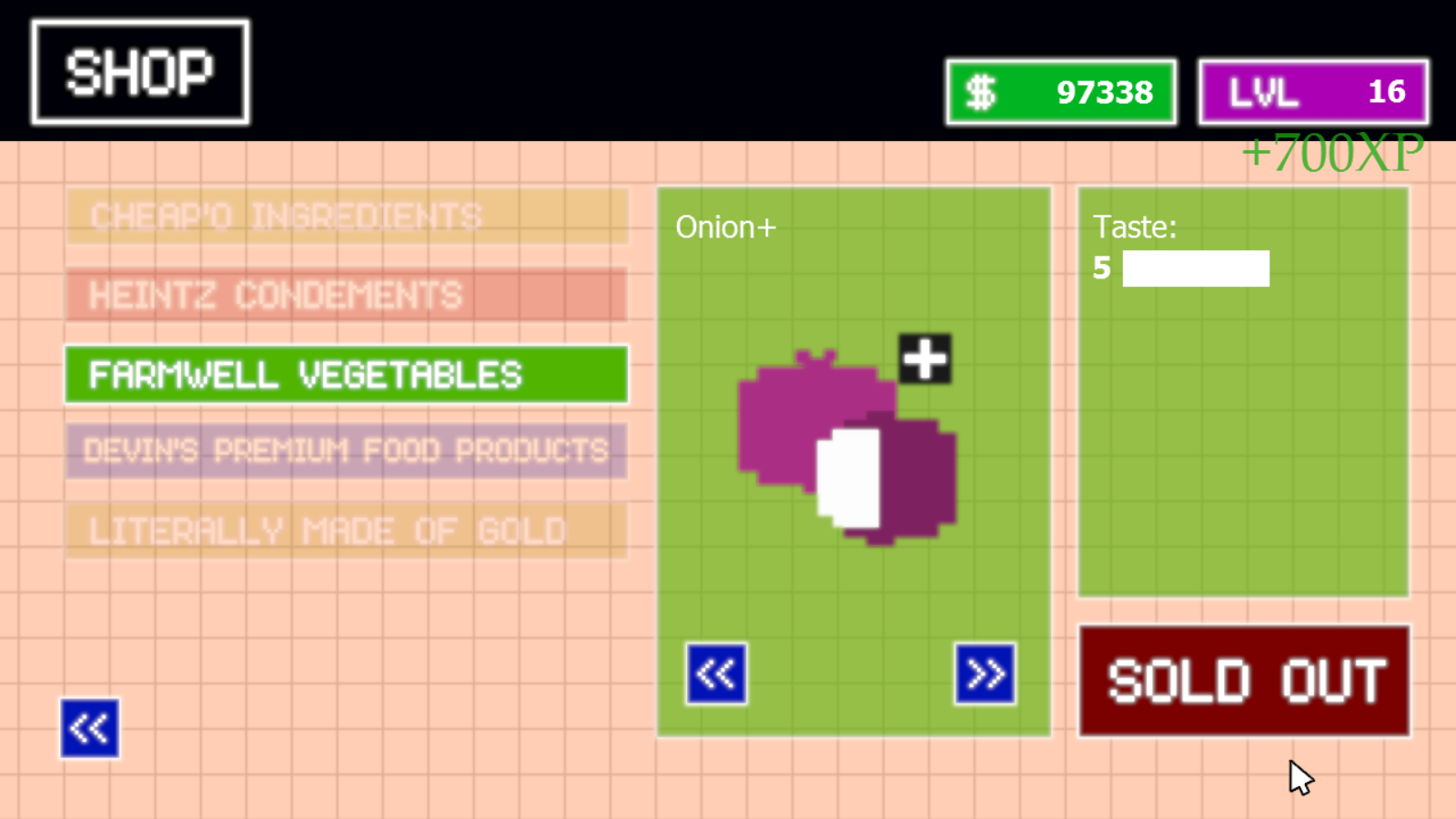This screenshot has height=819, width=1456.
Task: Click the SOLD OUT button
Action: click(x=1243, y=681)
